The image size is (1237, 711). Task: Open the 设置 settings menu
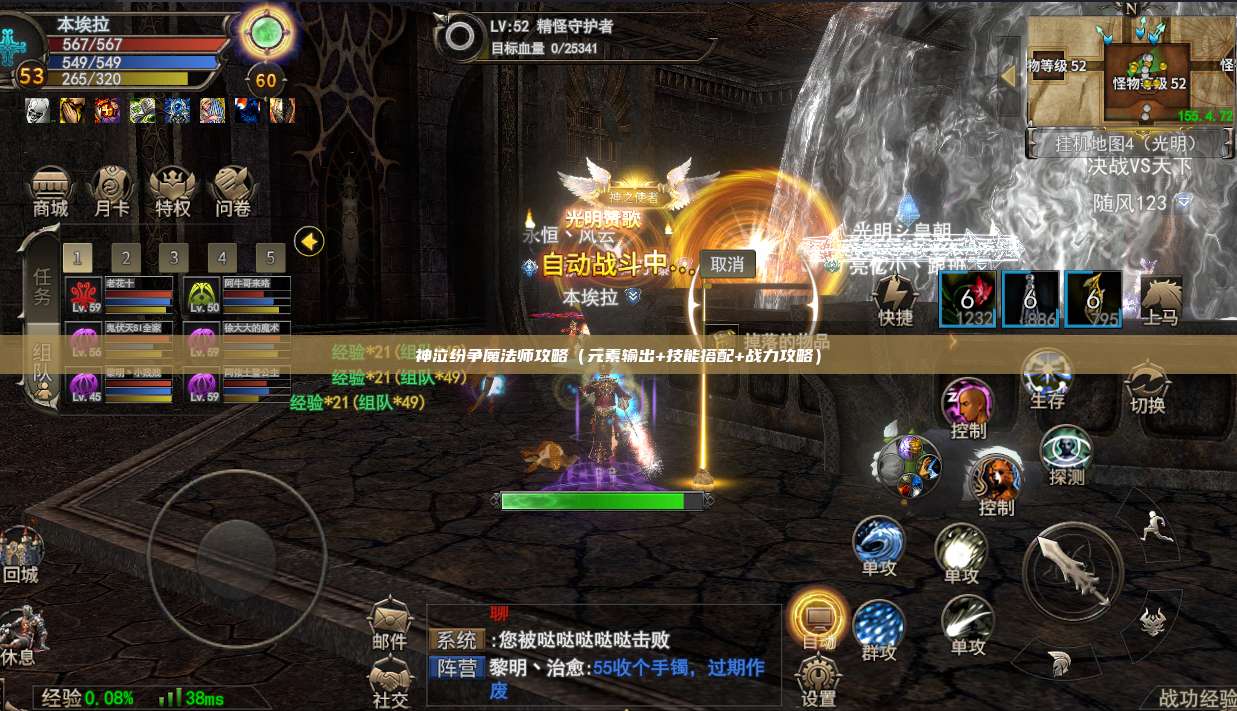tap(818, 682)
